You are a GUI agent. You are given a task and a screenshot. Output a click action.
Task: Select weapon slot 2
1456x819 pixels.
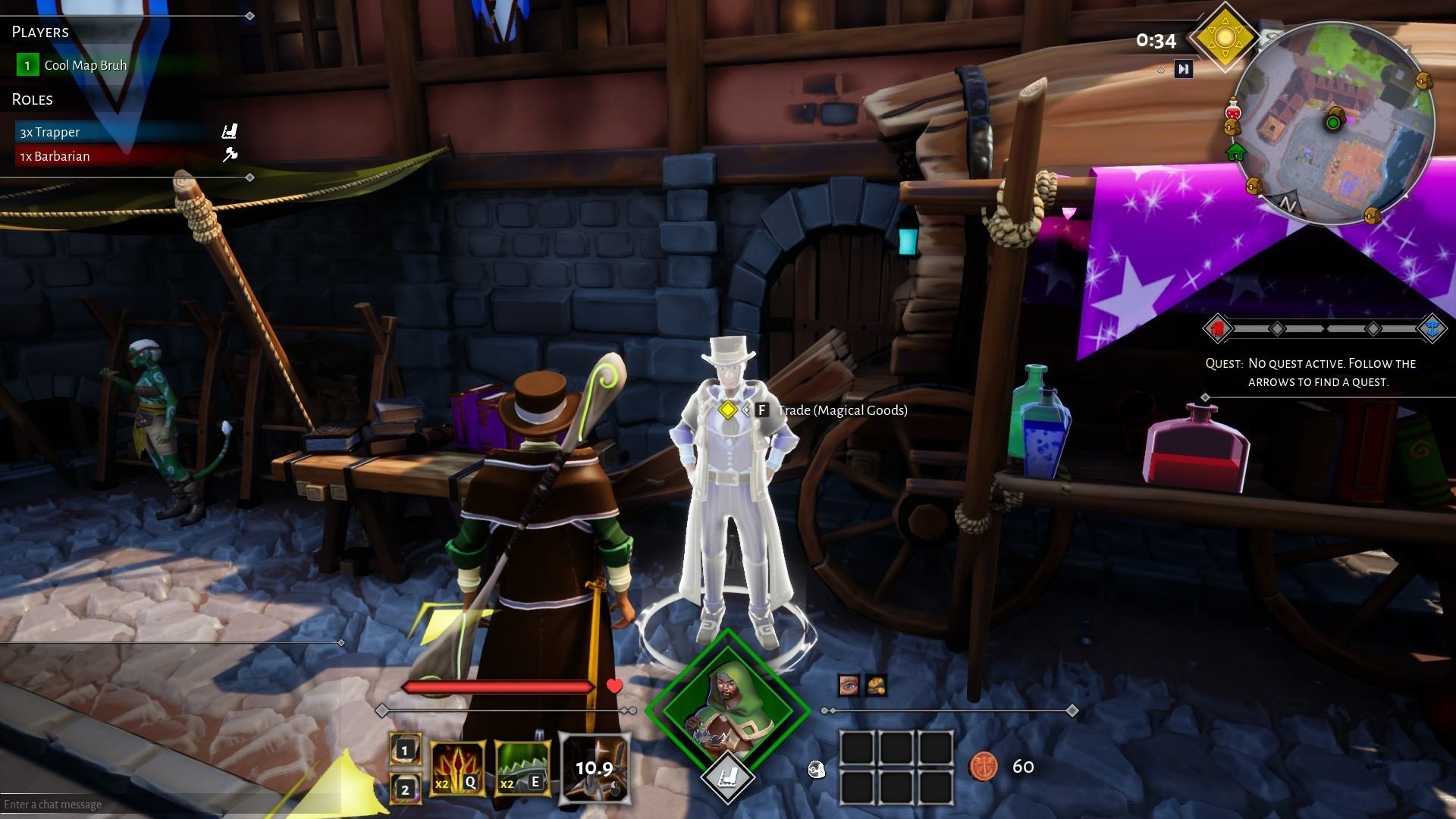click(x=404, y=789)
